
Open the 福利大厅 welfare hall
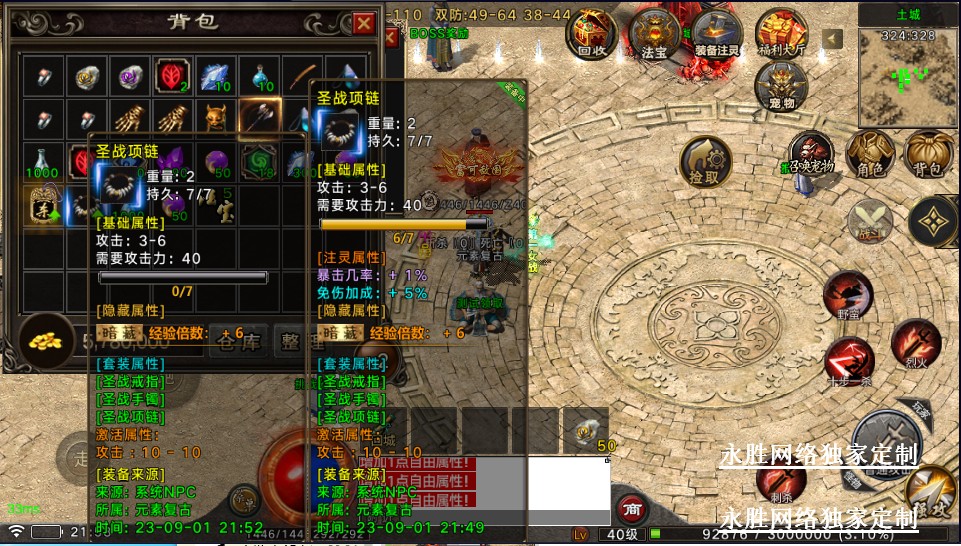point(780,33)
